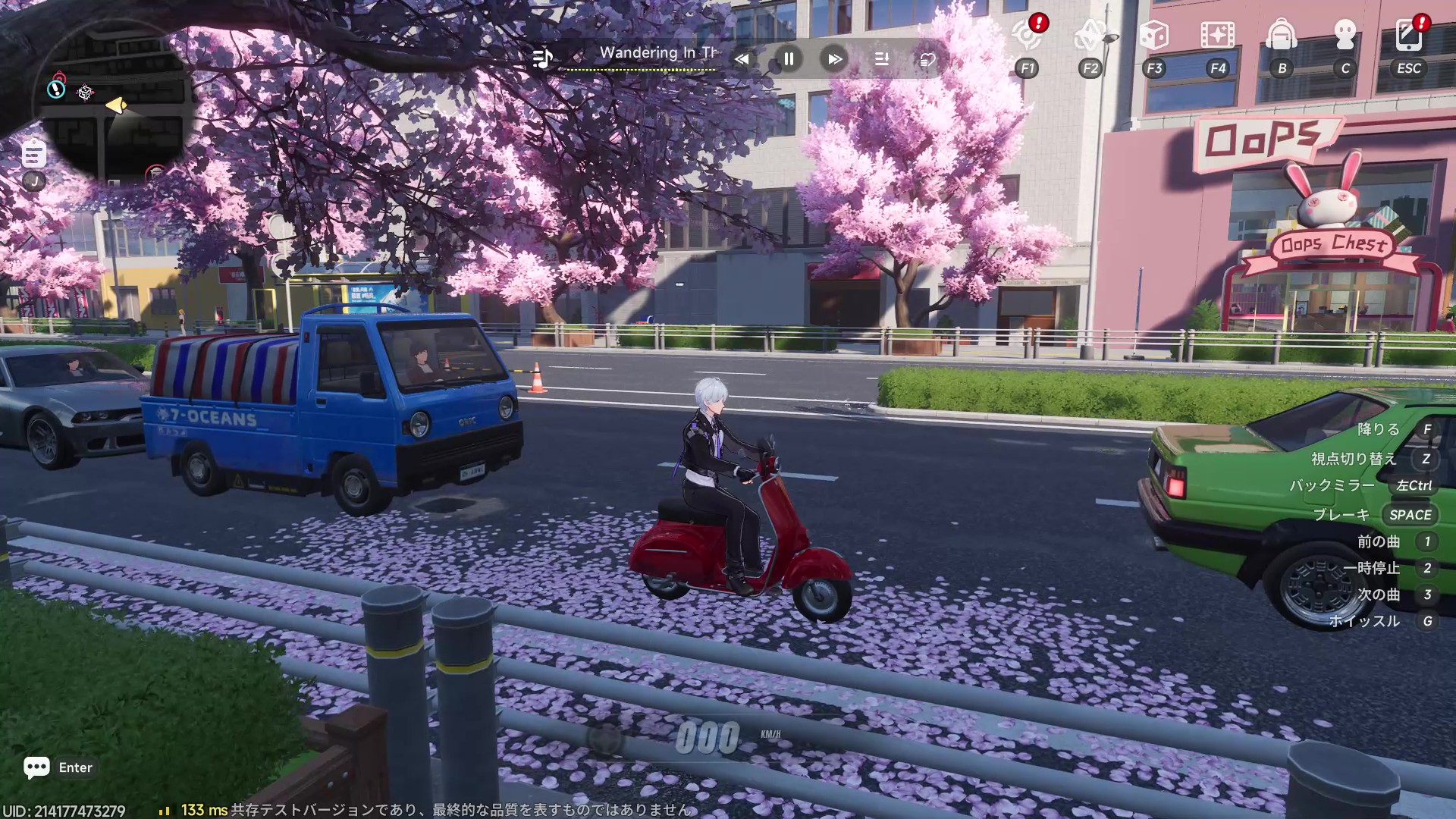Open the quest log clipboard icon

(x=33, y=154)
